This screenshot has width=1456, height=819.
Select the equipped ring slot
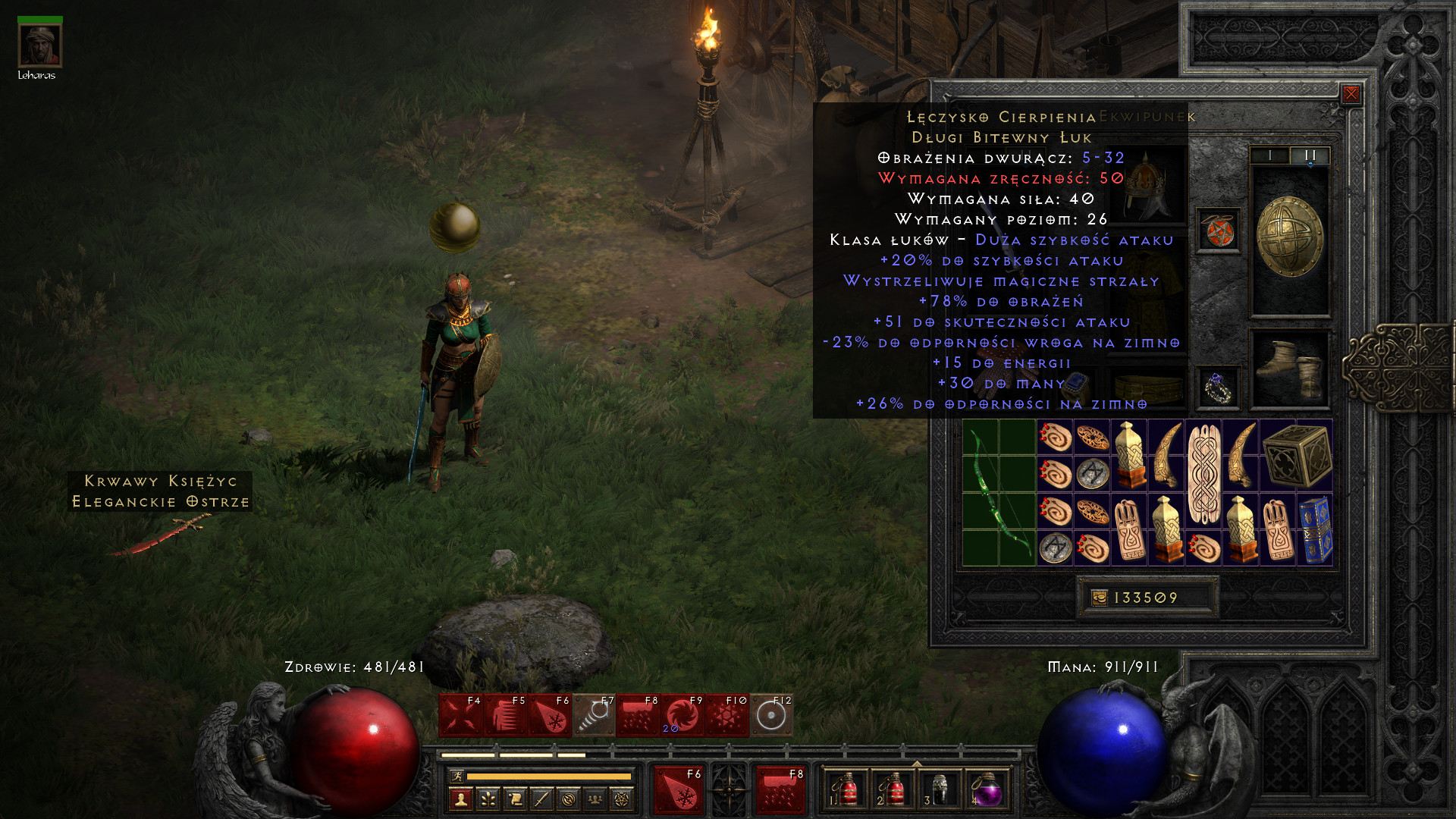tap(1218, 388)
